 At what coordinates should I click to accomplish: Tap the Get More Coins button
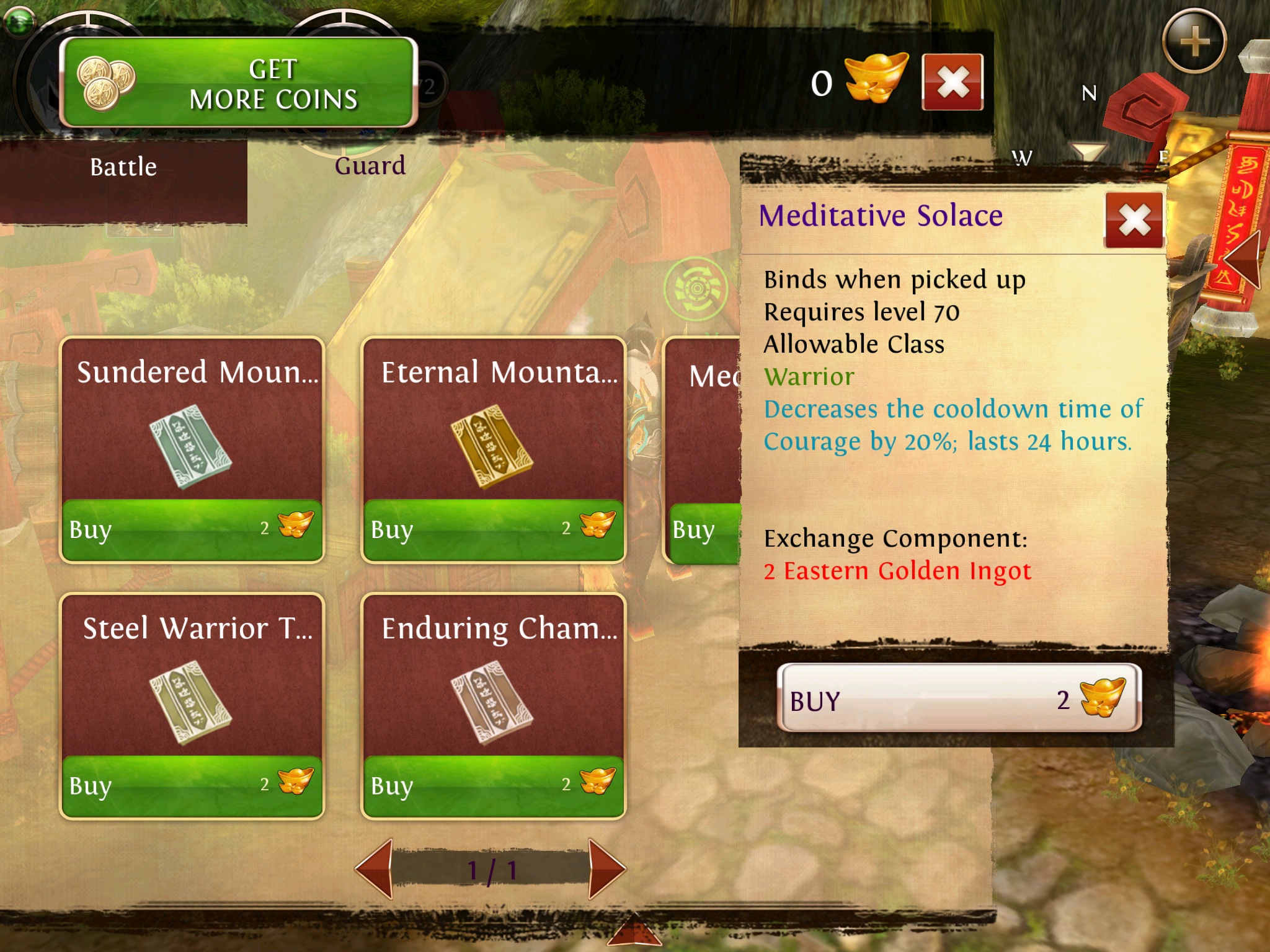[x=239, y=82]
